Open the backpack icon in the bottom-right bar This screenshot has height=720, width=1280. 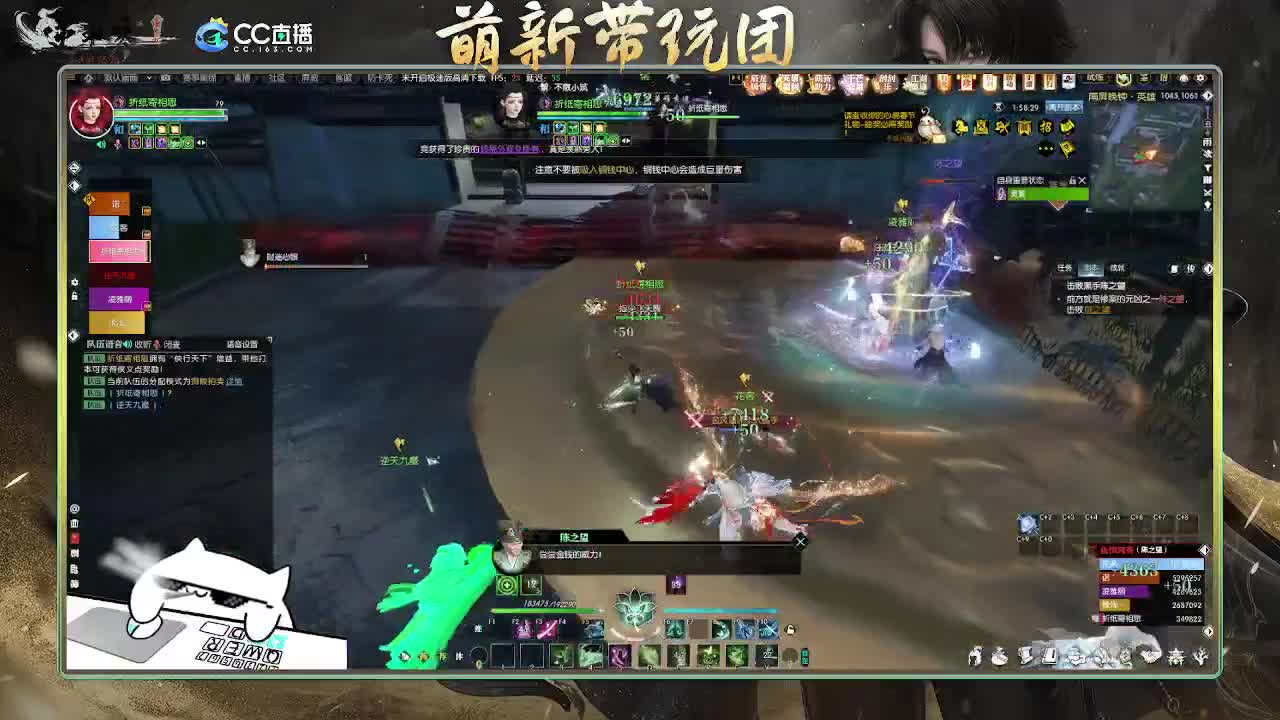pyautogui.click(x=999, y=656)
